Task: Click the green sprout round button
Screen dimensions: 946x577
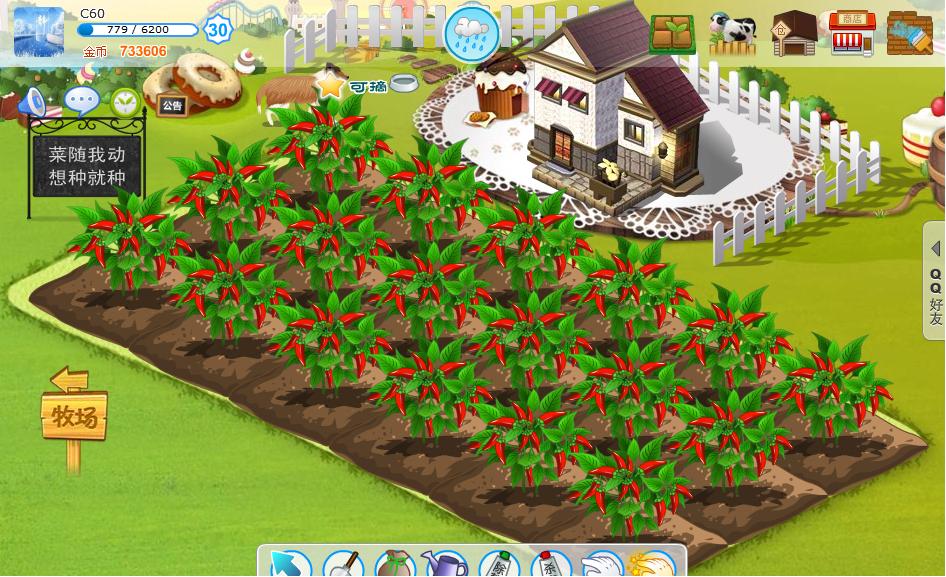Action: [x=125, y=101]
